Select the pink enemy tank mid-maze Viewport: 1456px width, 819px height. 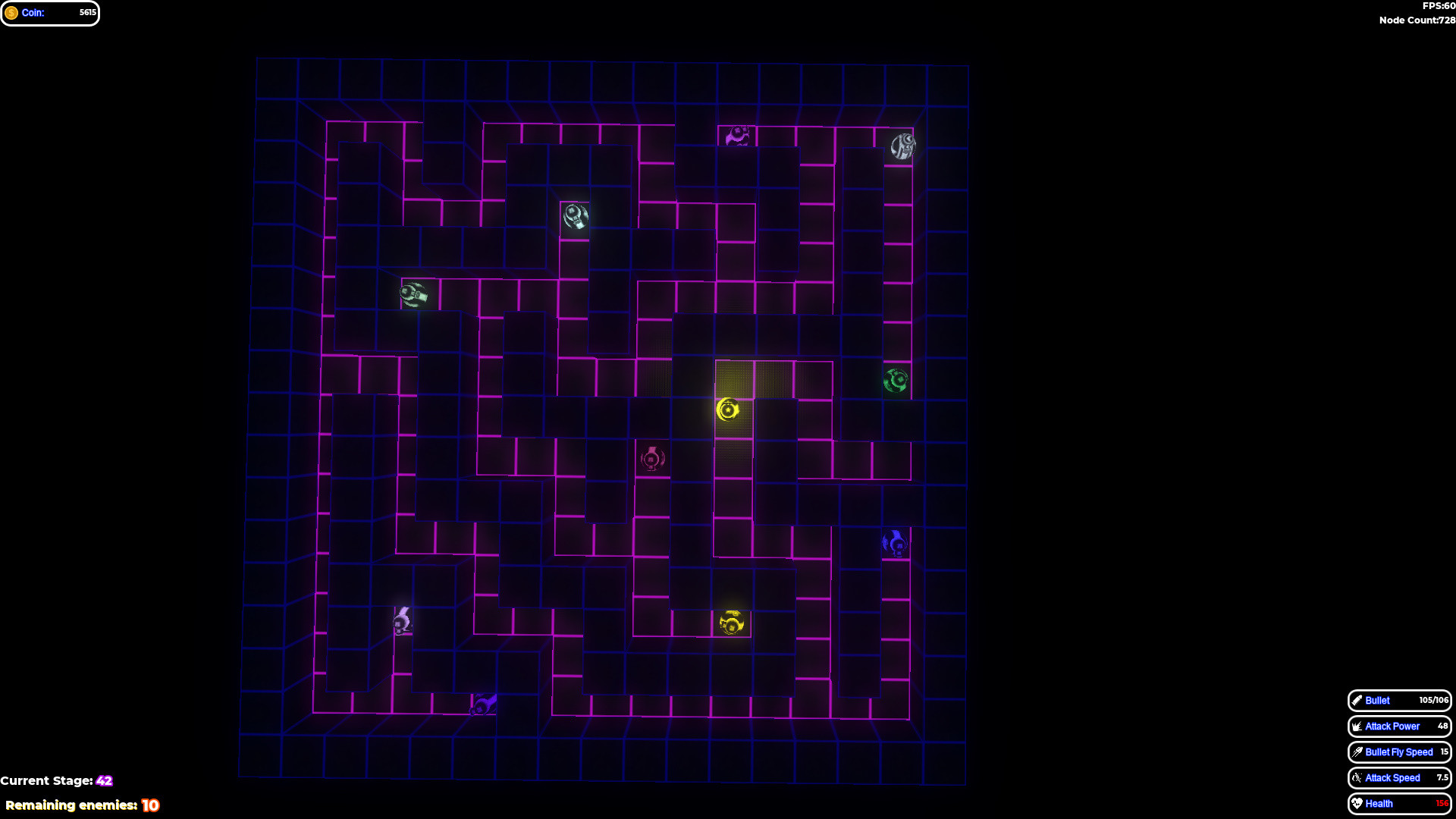651,459
